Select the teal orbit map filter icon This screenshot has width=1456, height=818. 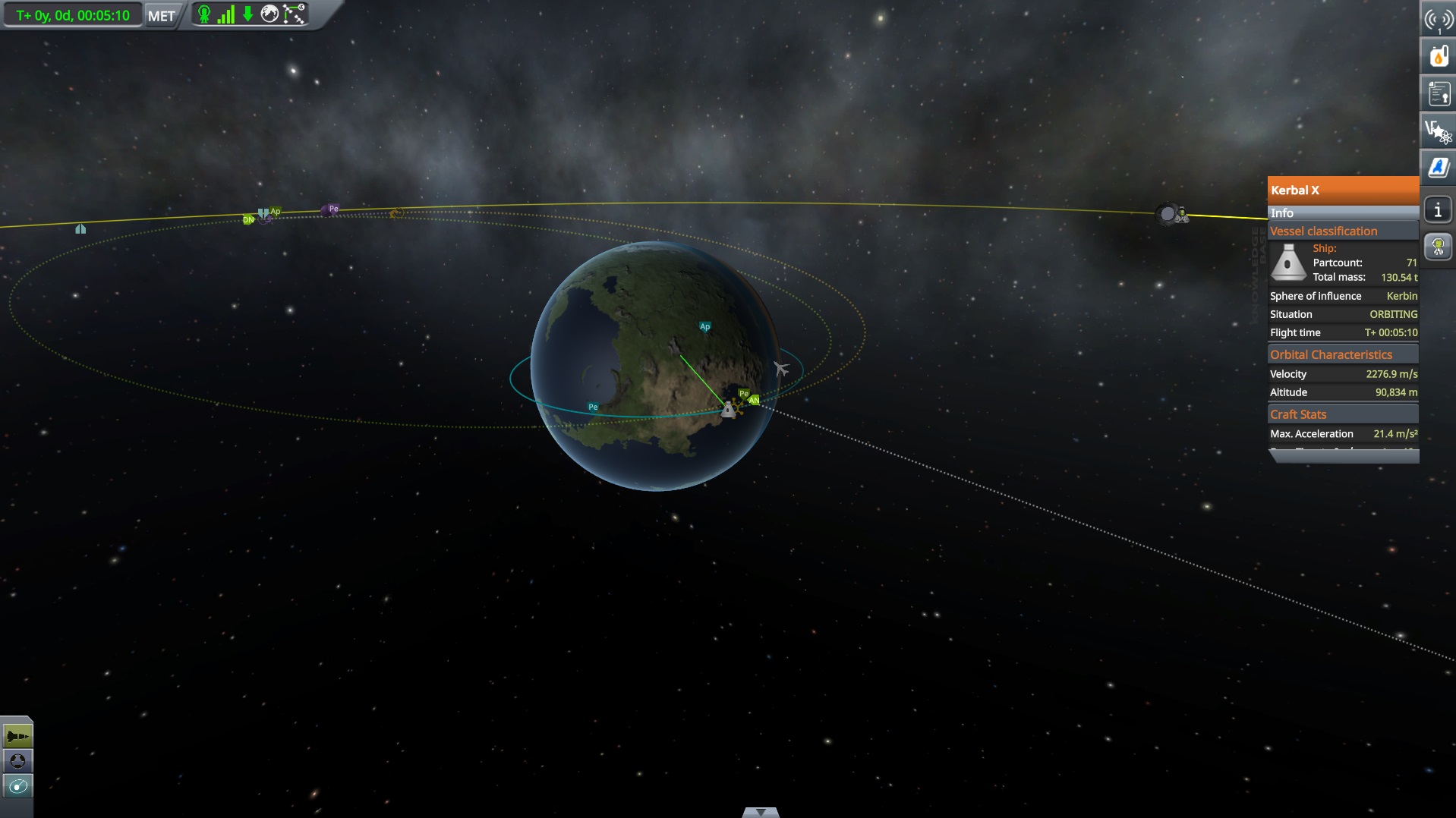pos(17,787)
